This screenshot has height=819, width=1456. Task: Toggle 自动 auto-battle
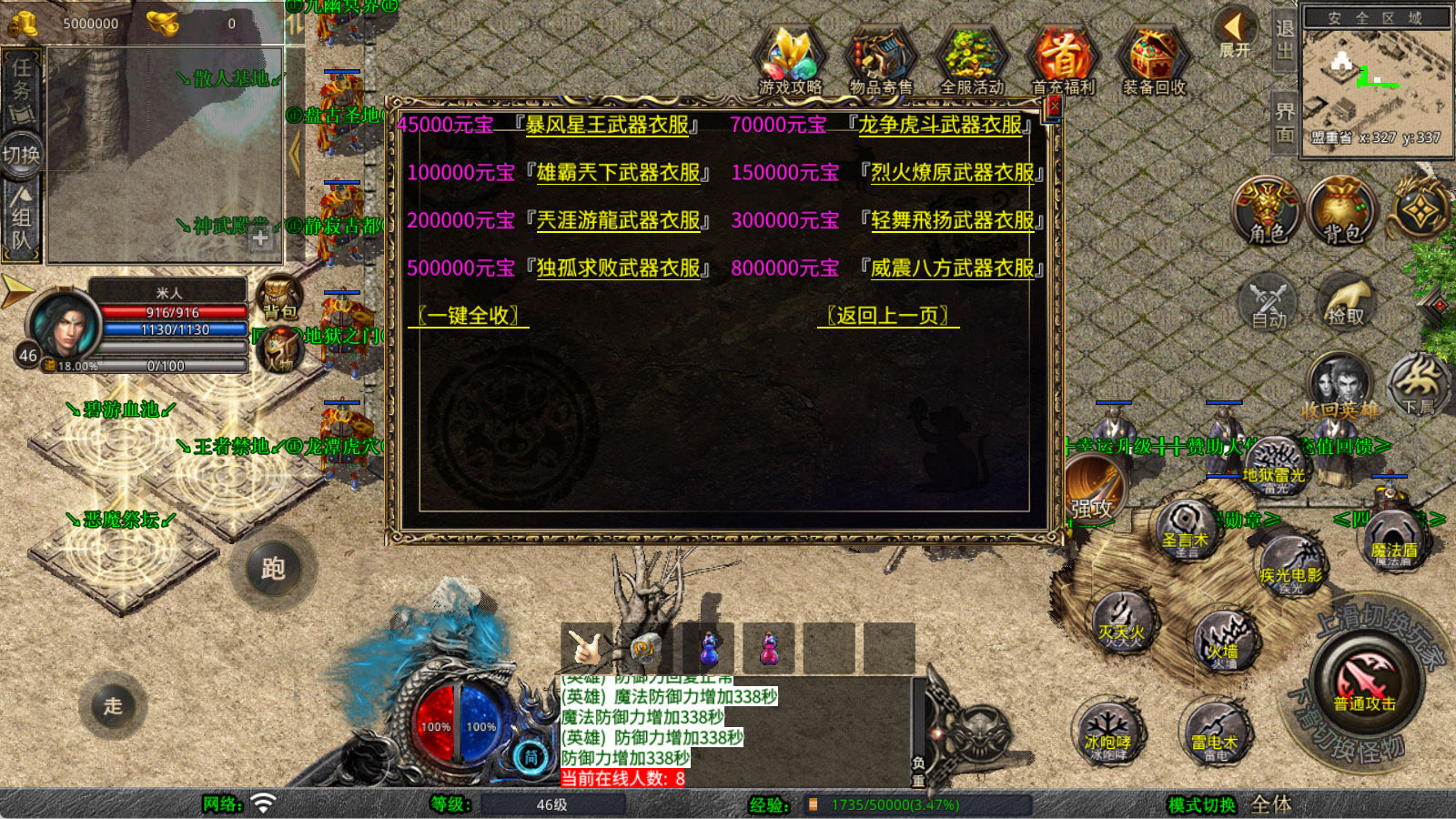click(x=1269, y=302)
